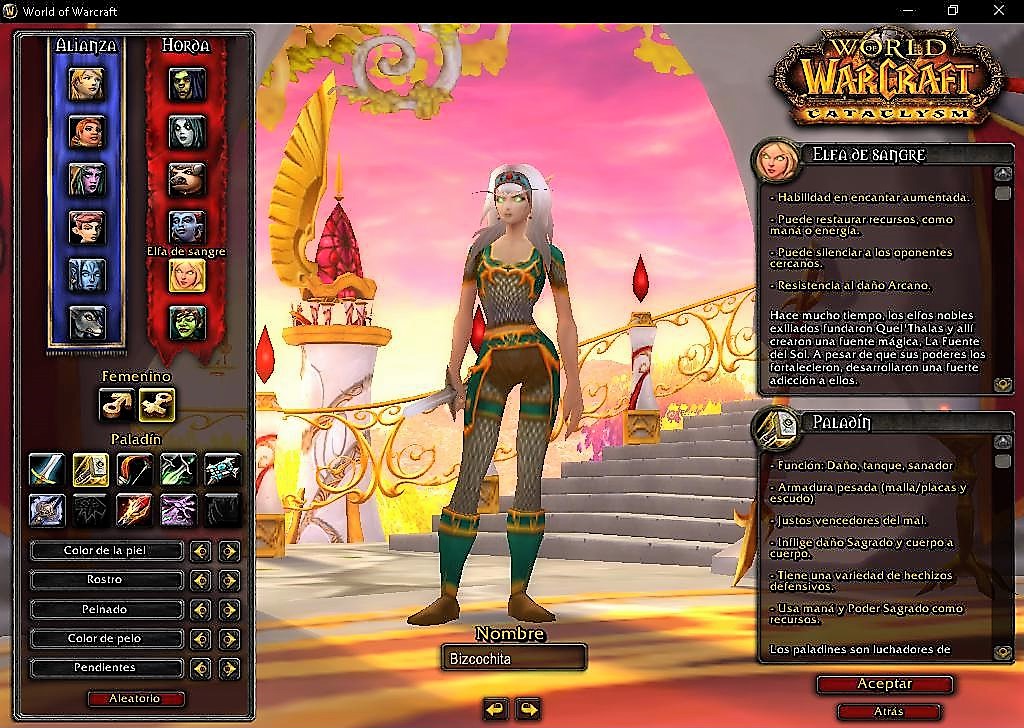Previous option for Rostro
Image resolution: width=1024 pixels, height=728 pixels.
201,580
